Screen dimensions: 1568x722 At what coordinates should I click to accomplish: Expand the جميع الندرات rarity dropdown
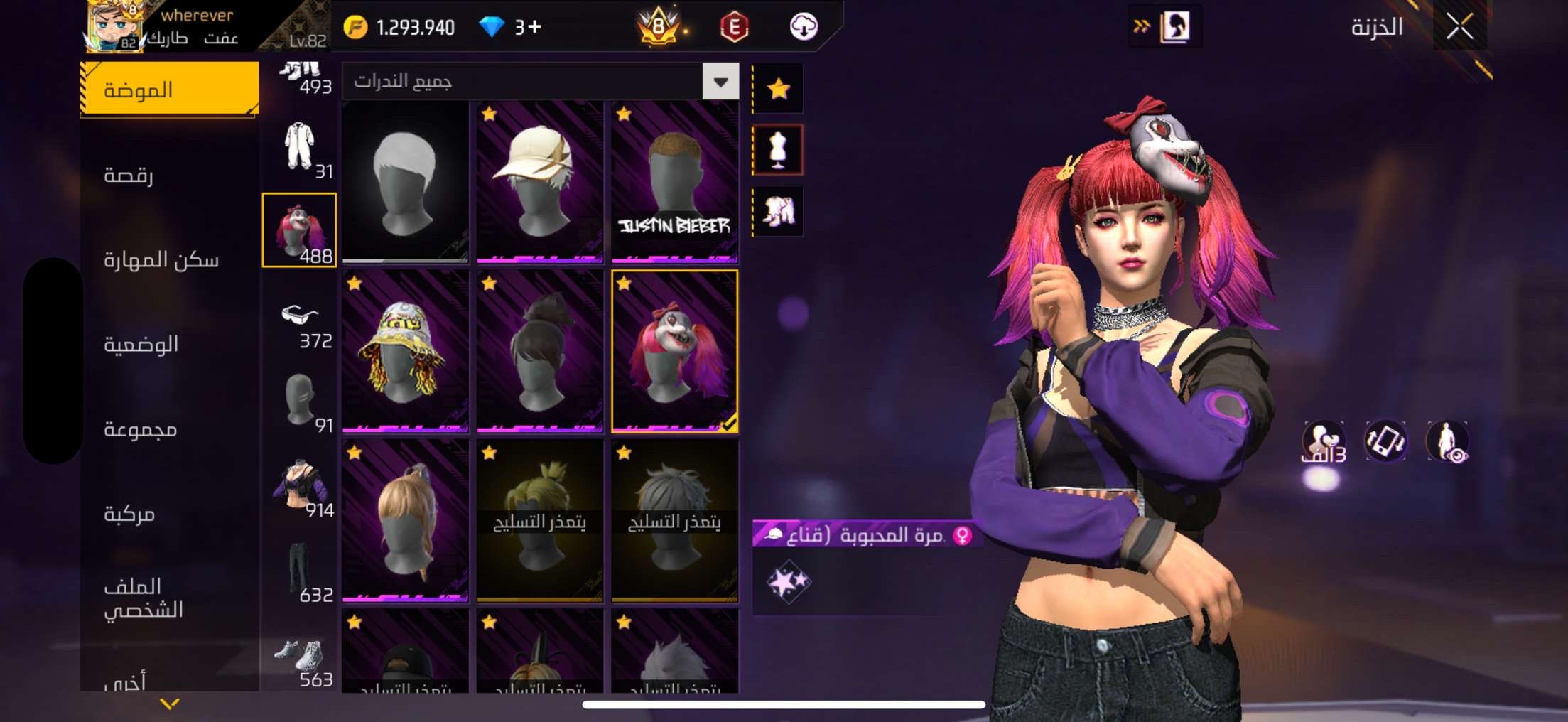coord(720,82)
